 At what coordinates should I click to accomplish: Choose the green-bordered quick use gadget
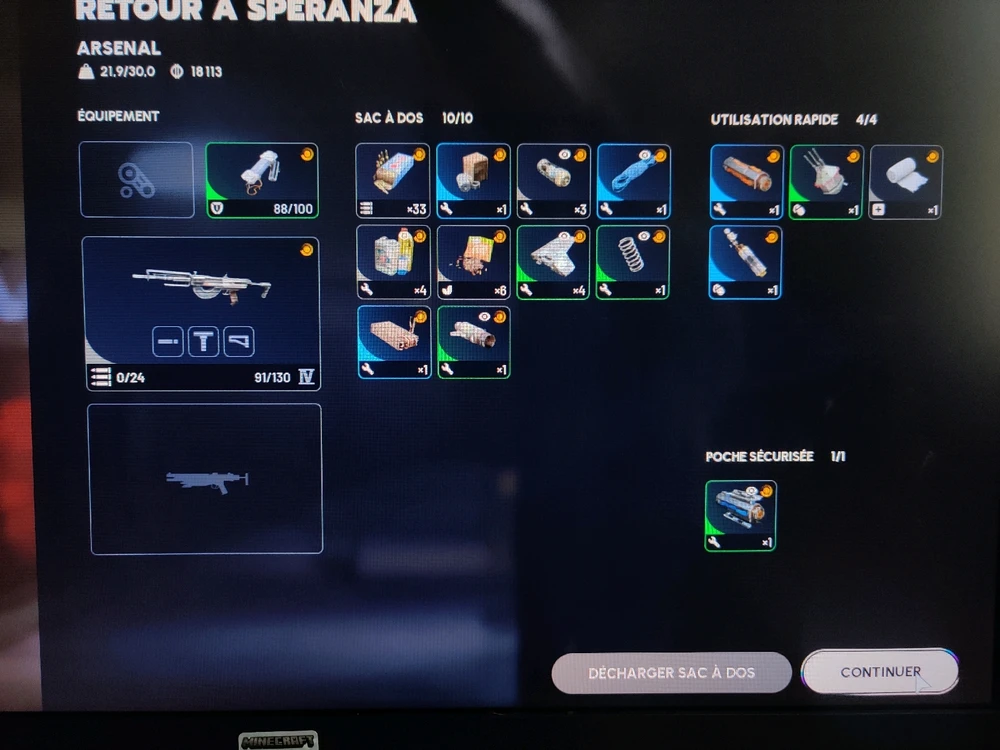(826, 182)
